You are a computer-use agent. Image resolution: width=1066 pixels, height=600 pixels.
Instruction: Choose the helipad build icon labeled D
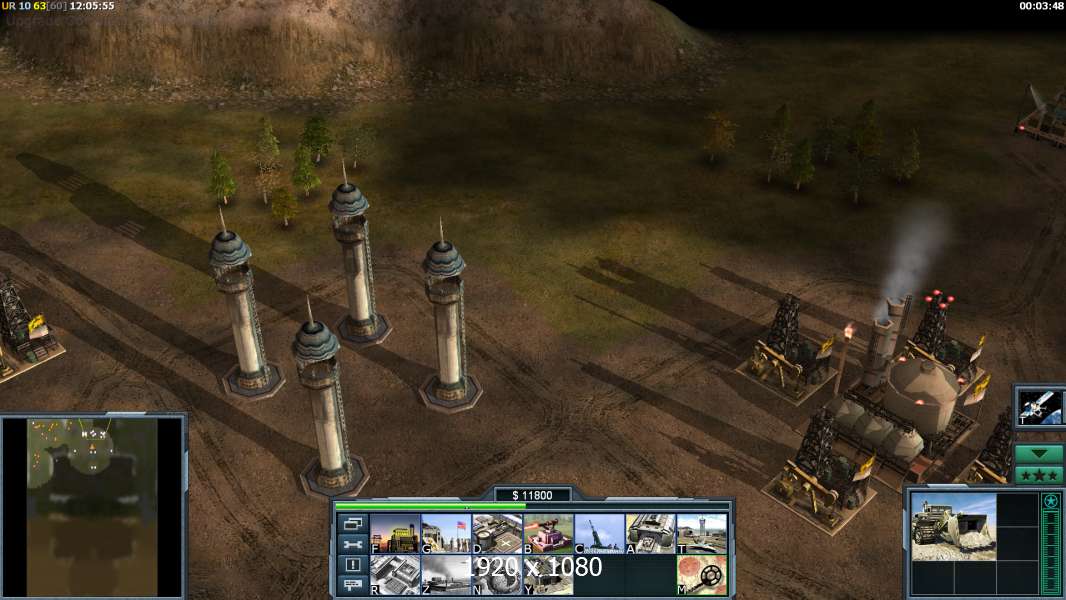[497, 534]
